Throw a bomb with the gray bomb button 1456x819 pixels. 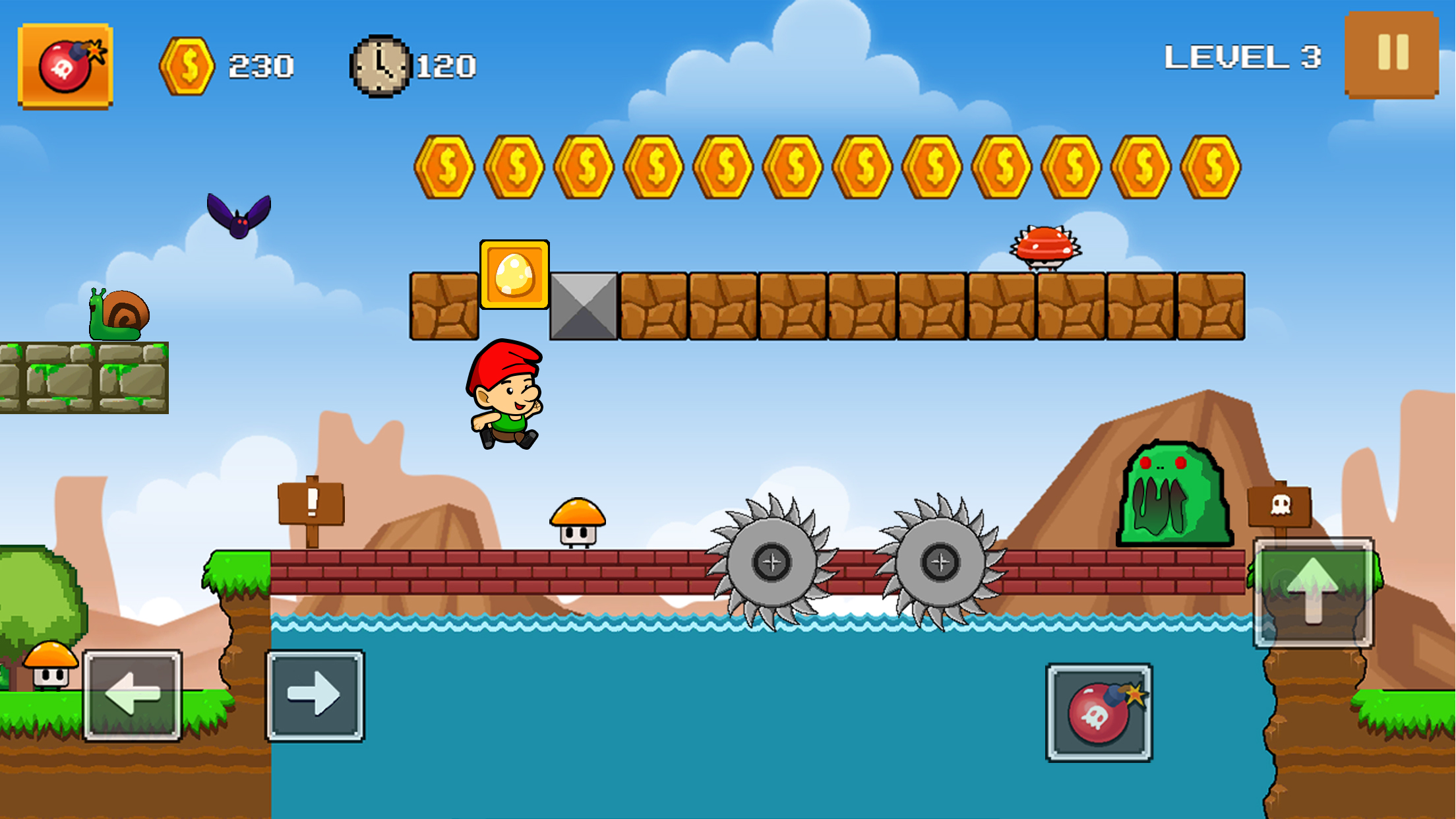click(1099, 713)
